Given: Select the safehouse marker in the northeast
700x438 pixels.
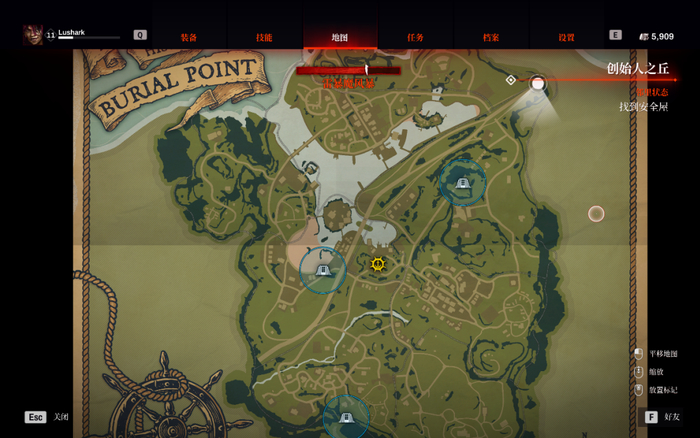Looking at the screenshot, I should 462,183.
